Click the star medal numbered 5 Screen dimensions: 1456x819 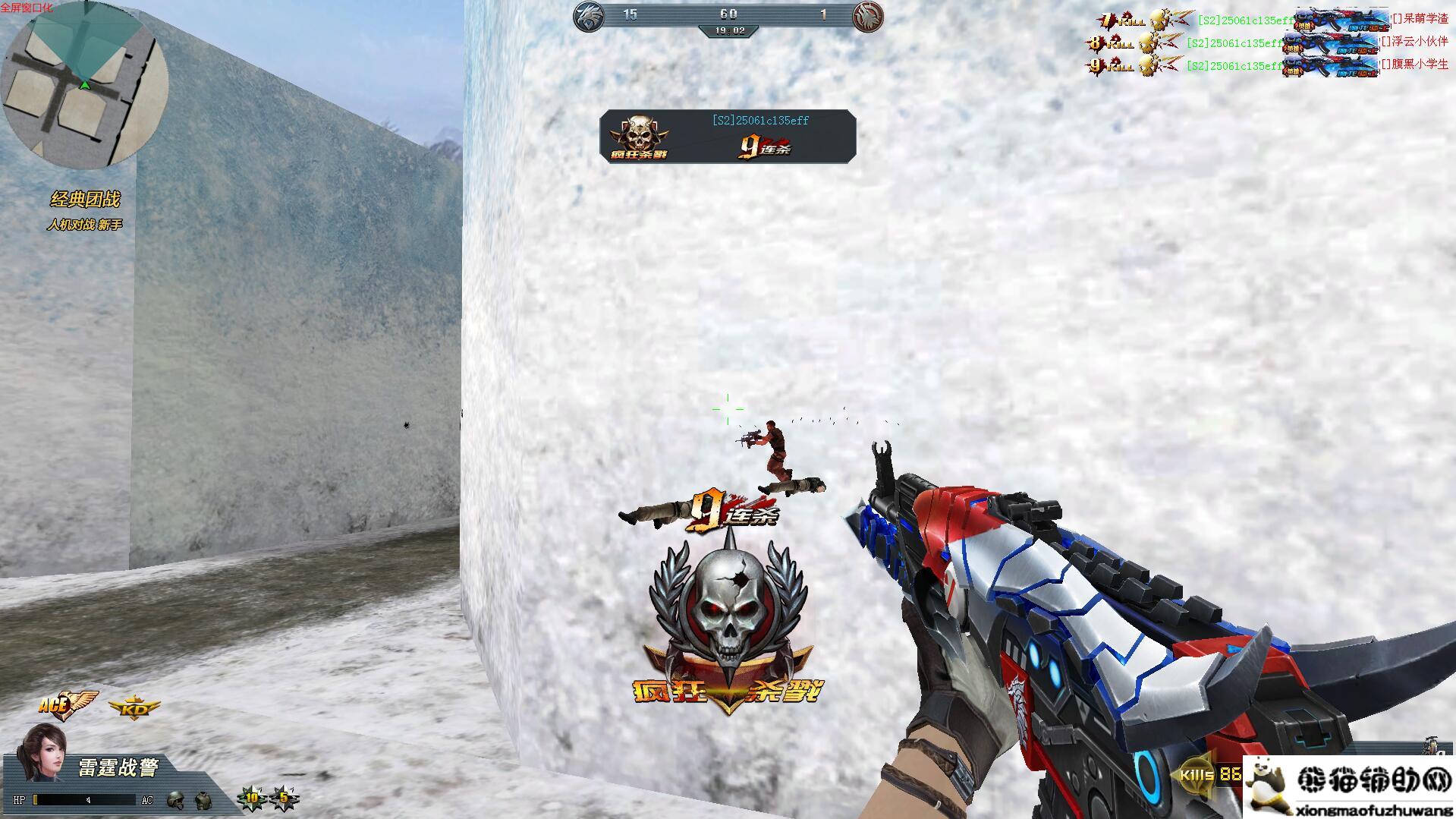pos(285,799)
